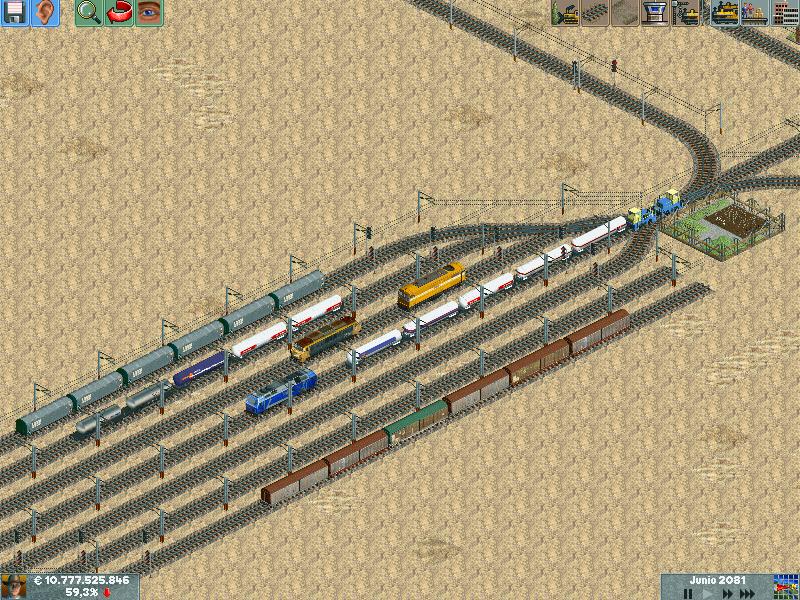Viewport: 800px width, 600px height.
Task: Open the office building company menu
Action: 784,13
